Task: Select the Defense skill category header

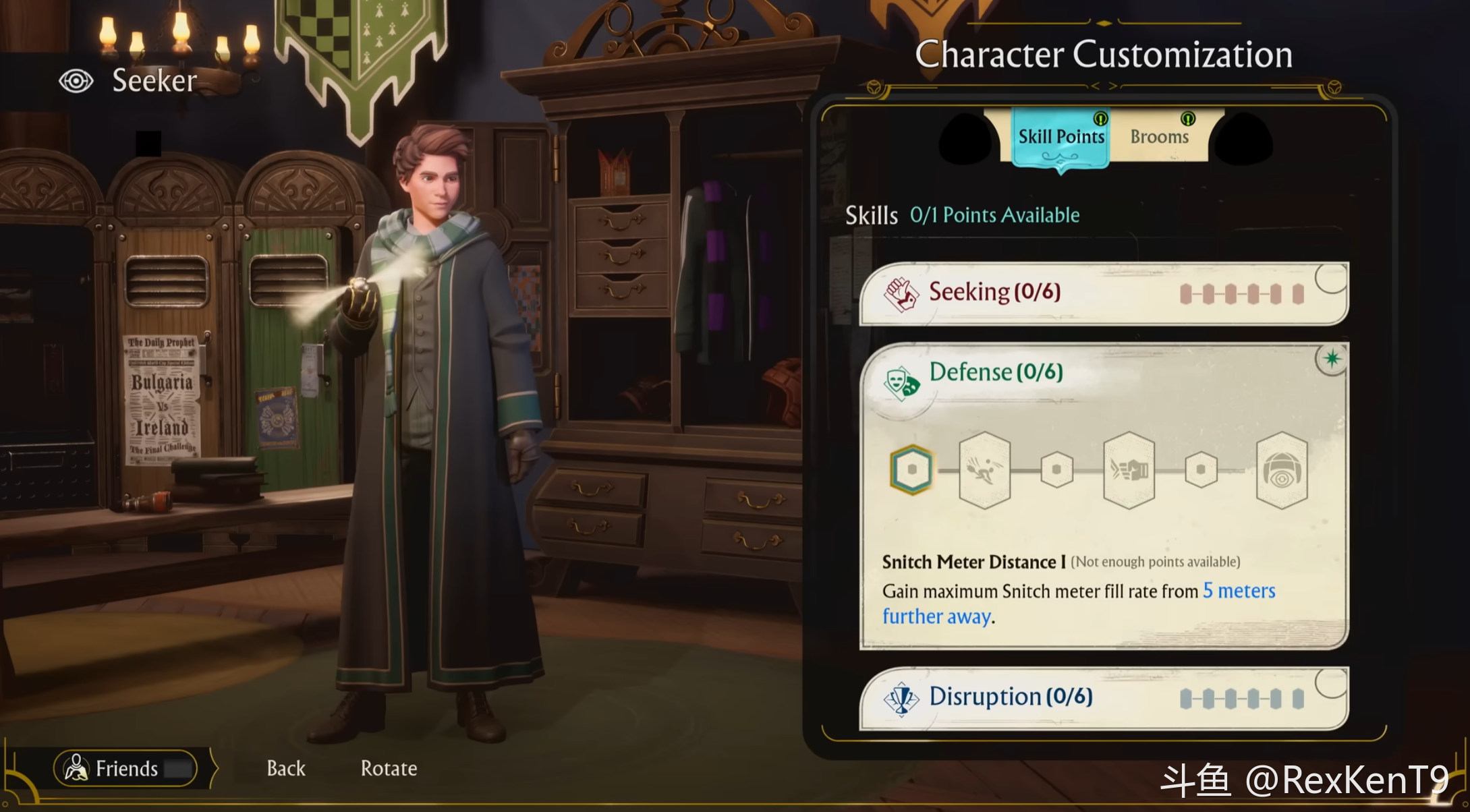Action: click(x=996, y=372)
